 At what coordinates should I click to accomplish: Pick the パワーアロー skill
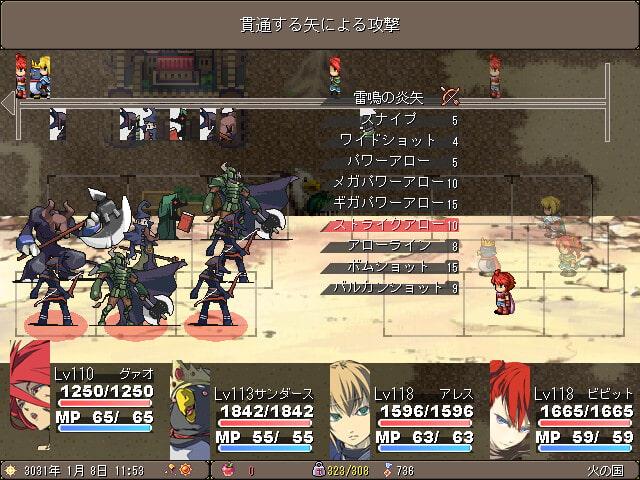click(390, 162)
